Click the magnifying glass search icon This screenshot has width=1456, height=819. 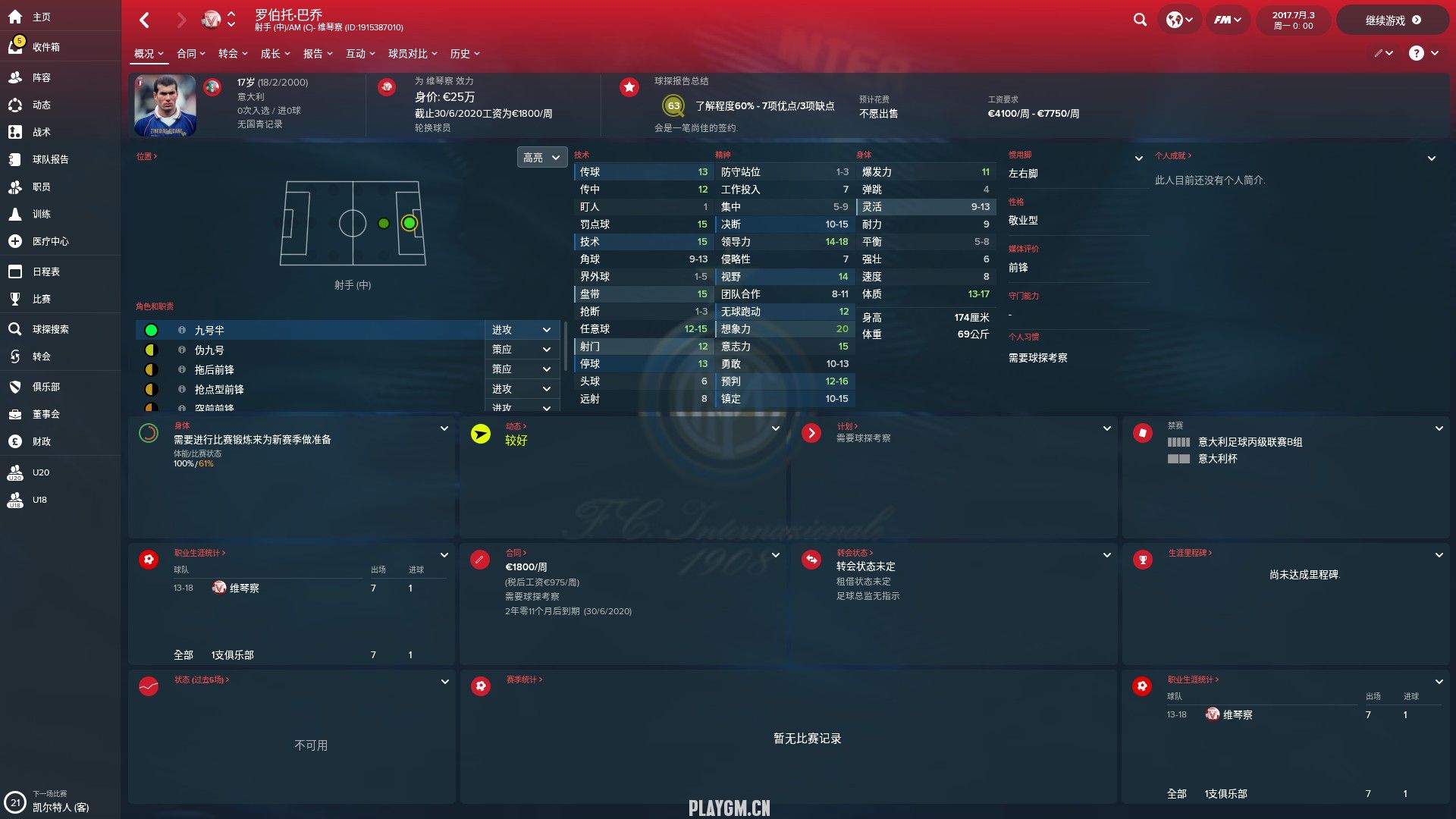1140,20
